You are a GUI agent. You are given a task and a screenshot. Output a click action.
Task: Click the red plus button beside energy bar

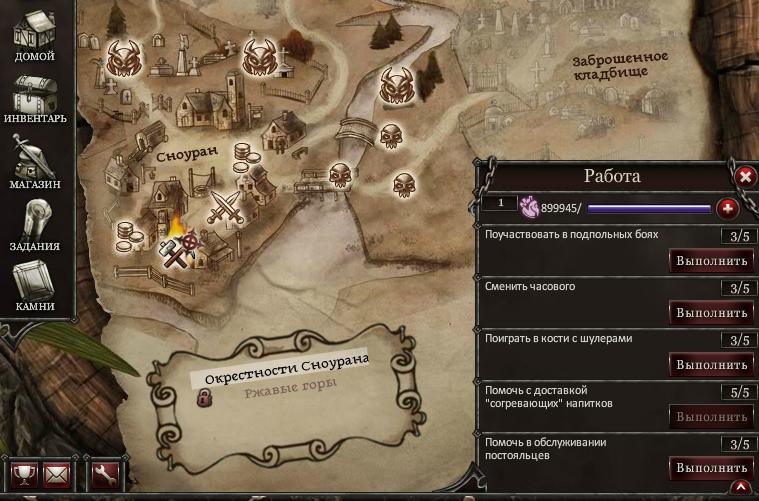(728, 208)
